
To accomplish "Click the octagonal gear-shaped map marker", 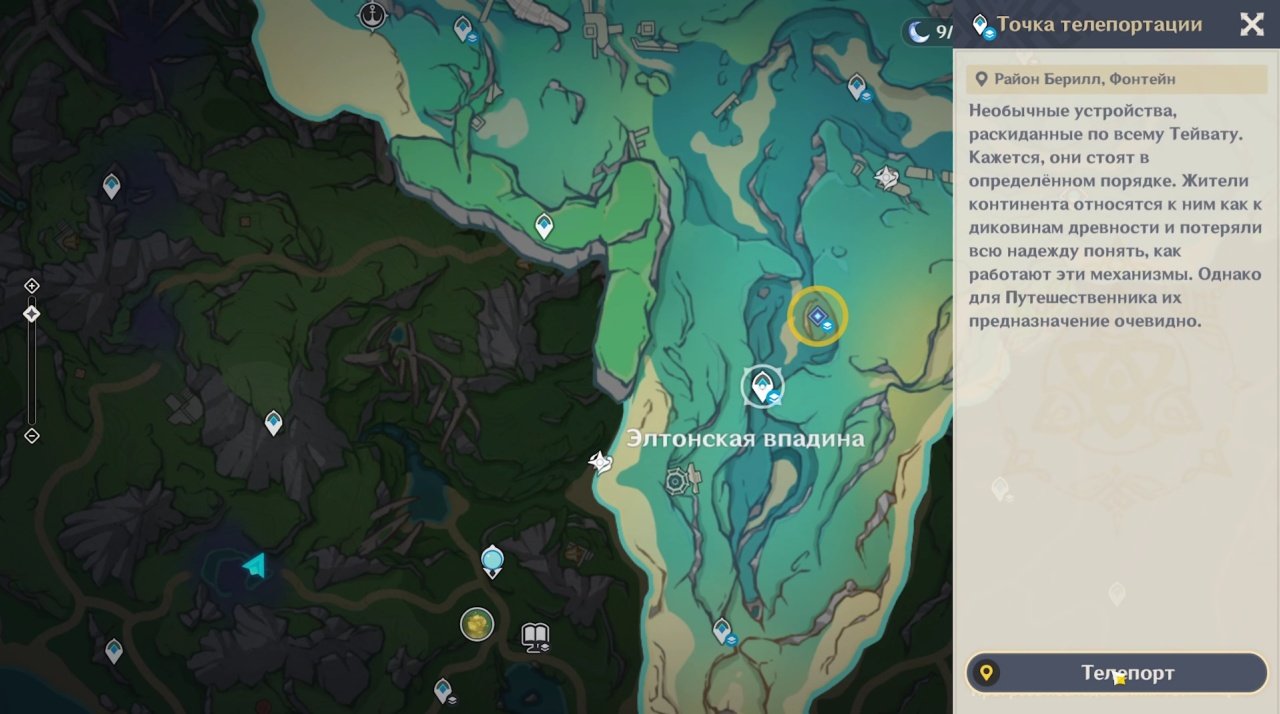I will click(x=677, y=481).
